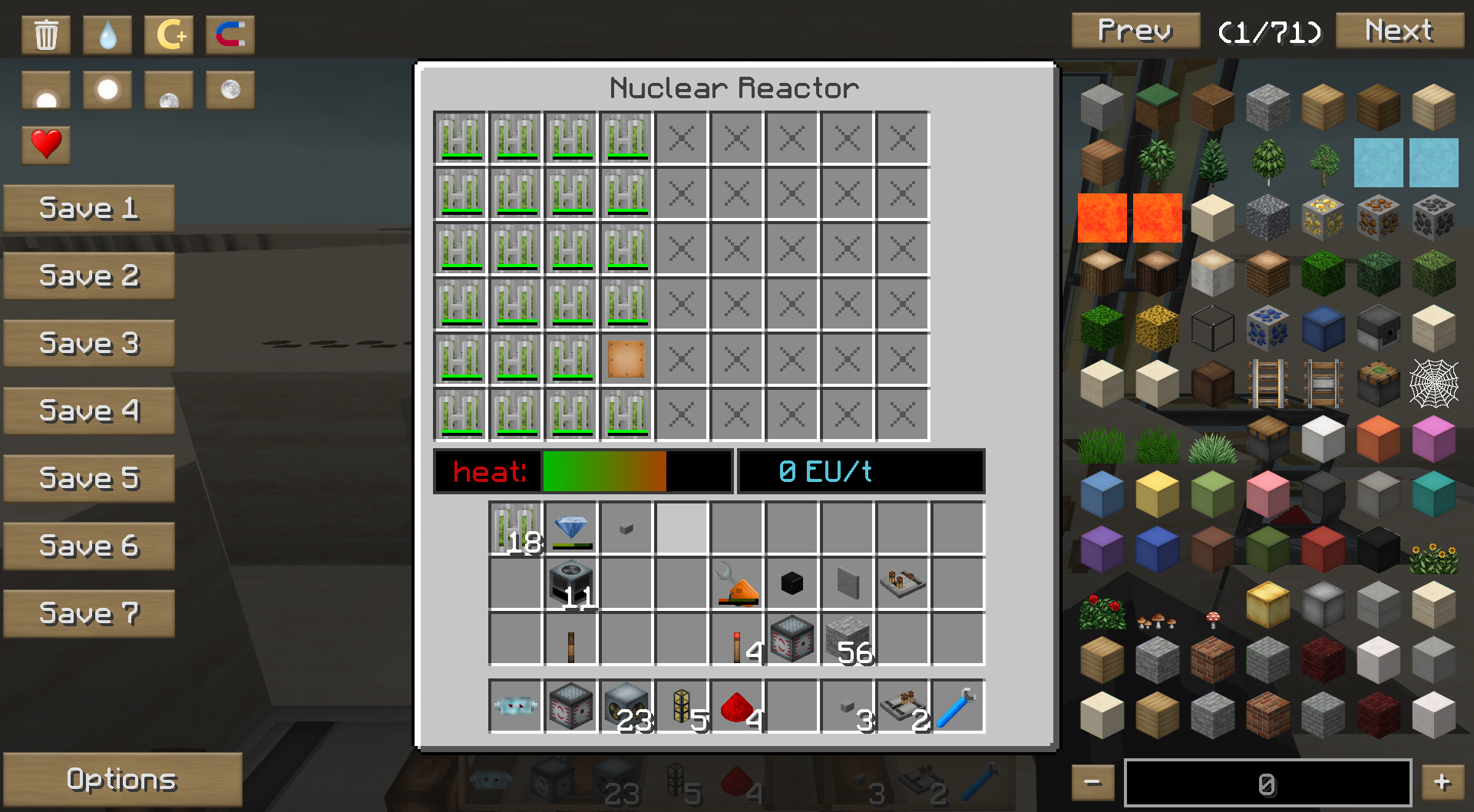The image size is (1474, 812).
Task: Go to the Next item page
Action: (x=1399, y=31)
